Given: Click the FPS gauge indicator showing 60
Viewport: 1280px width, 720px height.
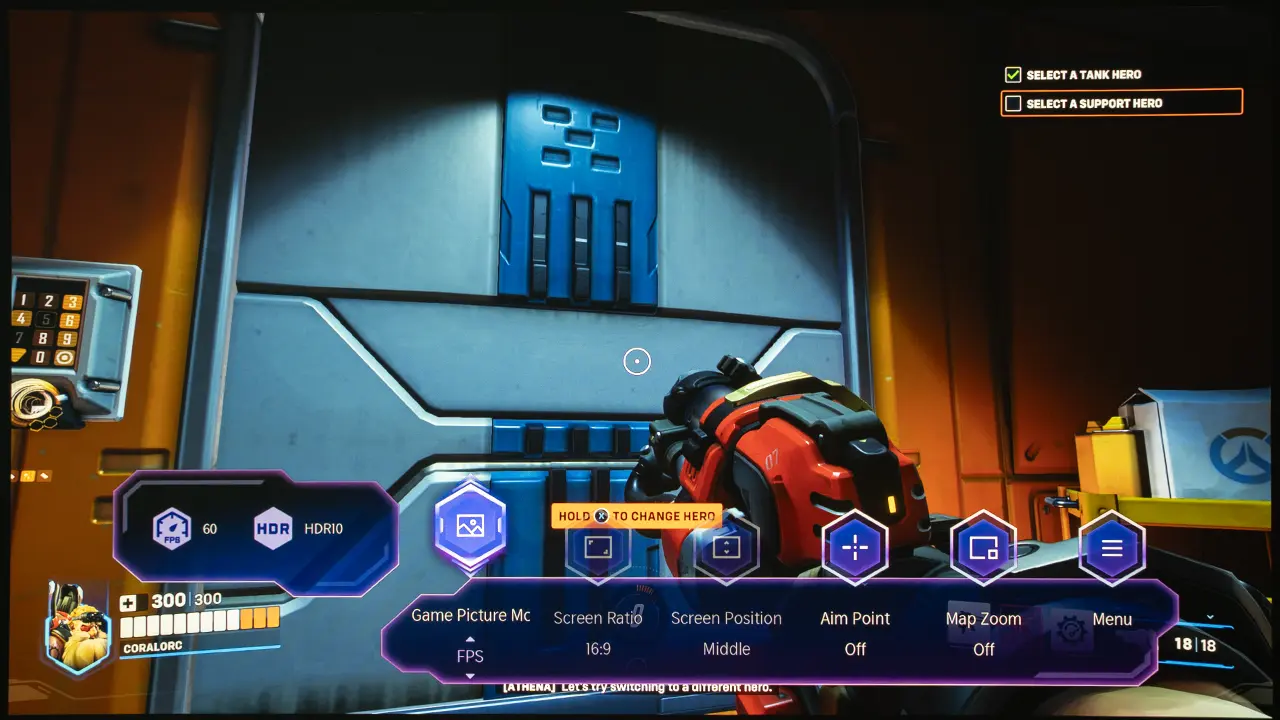Looking at the screenshot, I should (x=174, y=528).
